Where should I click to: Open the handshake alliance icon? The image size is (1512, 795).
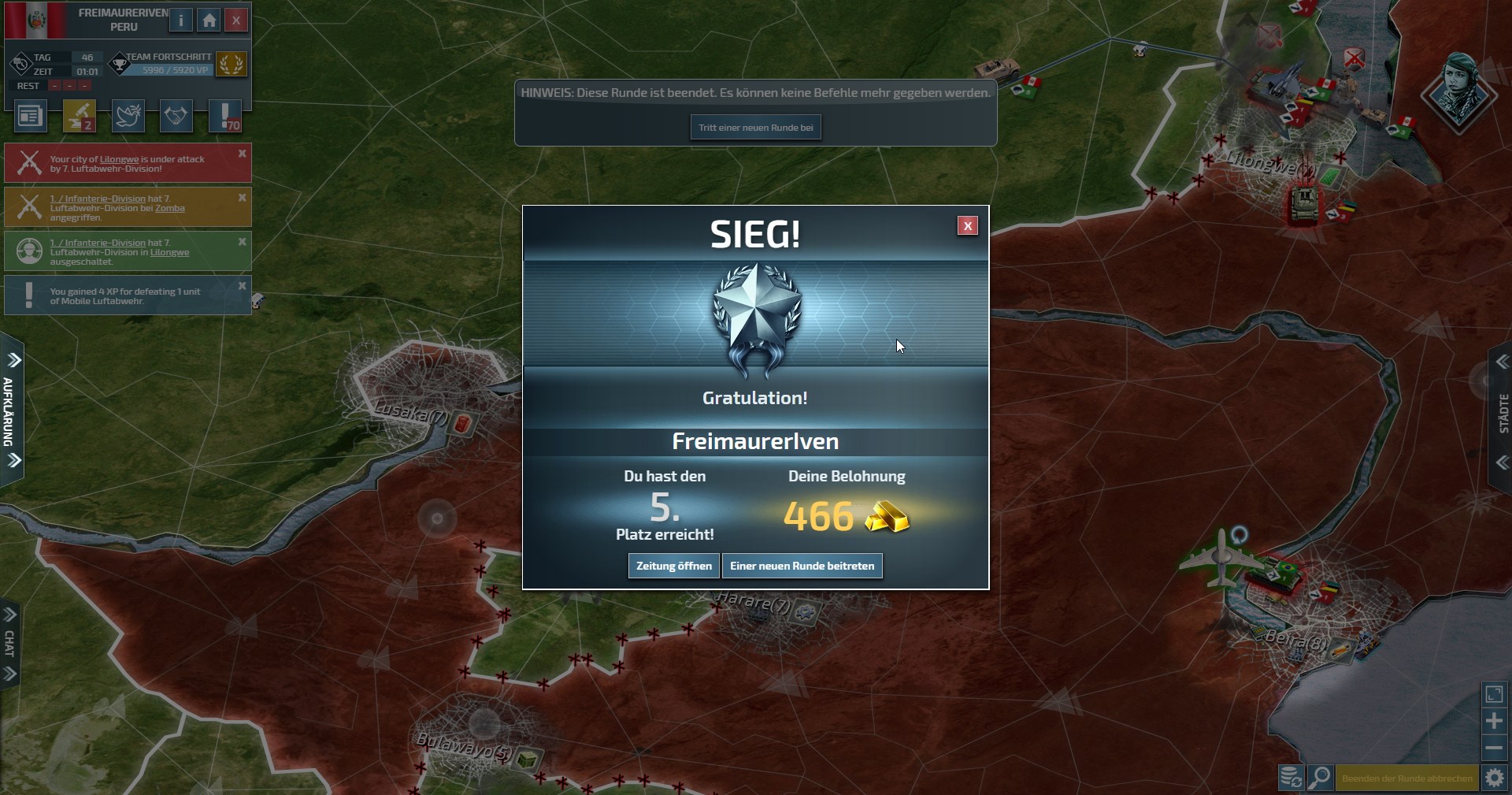tap(176, 117)
